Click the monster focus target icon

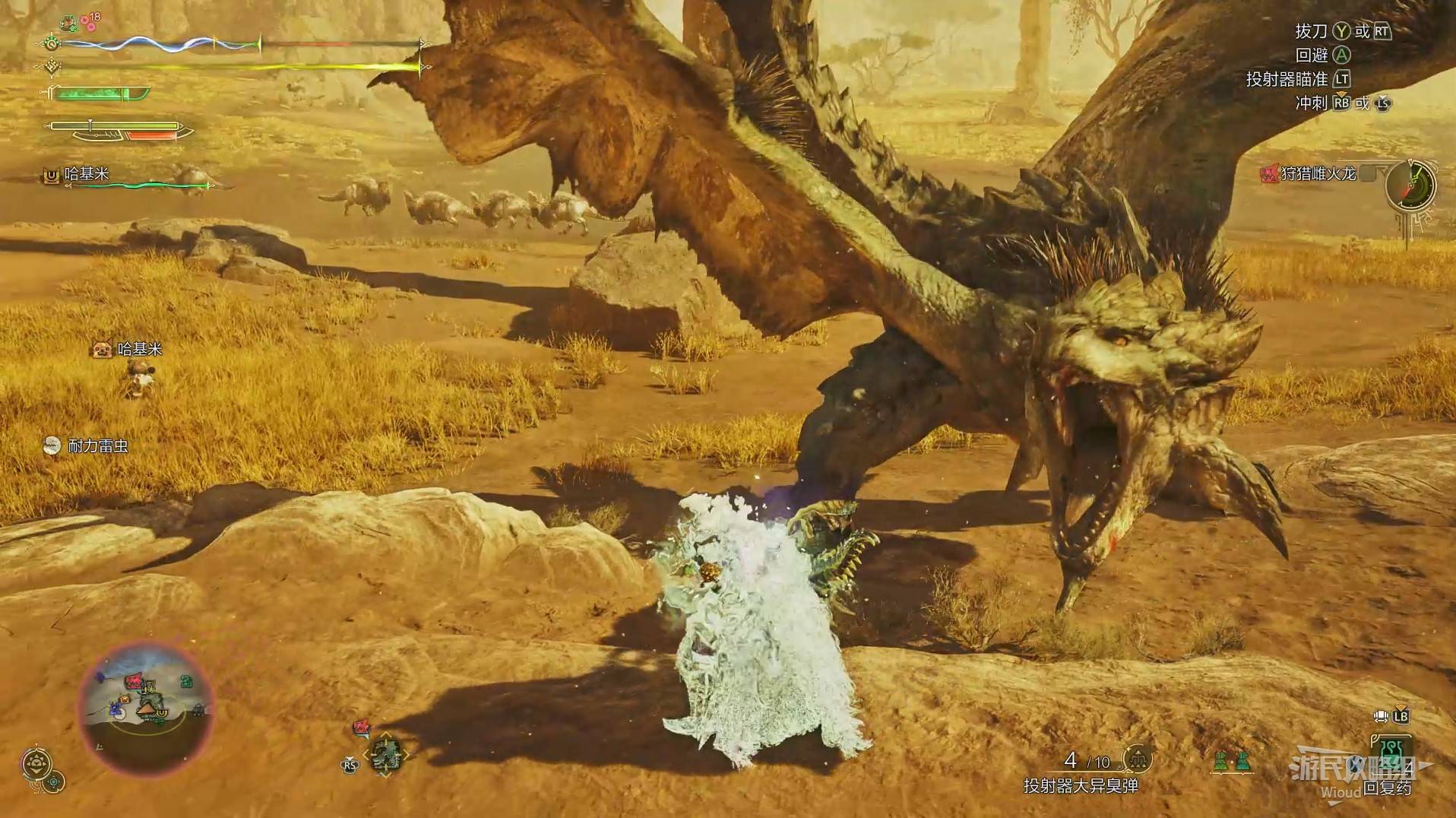click(385, 755)
